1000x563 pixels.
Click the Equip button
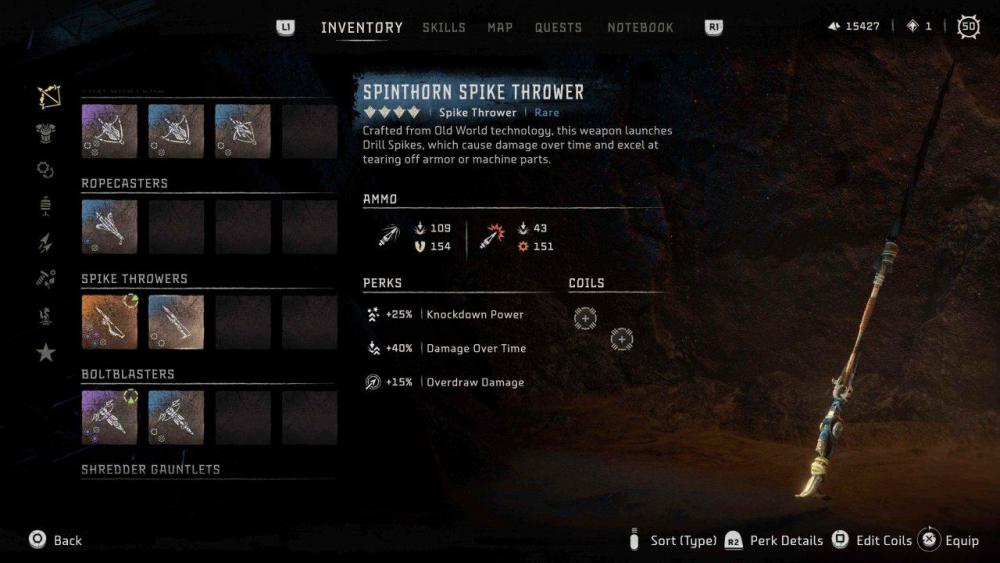click(x=950, y=541)
